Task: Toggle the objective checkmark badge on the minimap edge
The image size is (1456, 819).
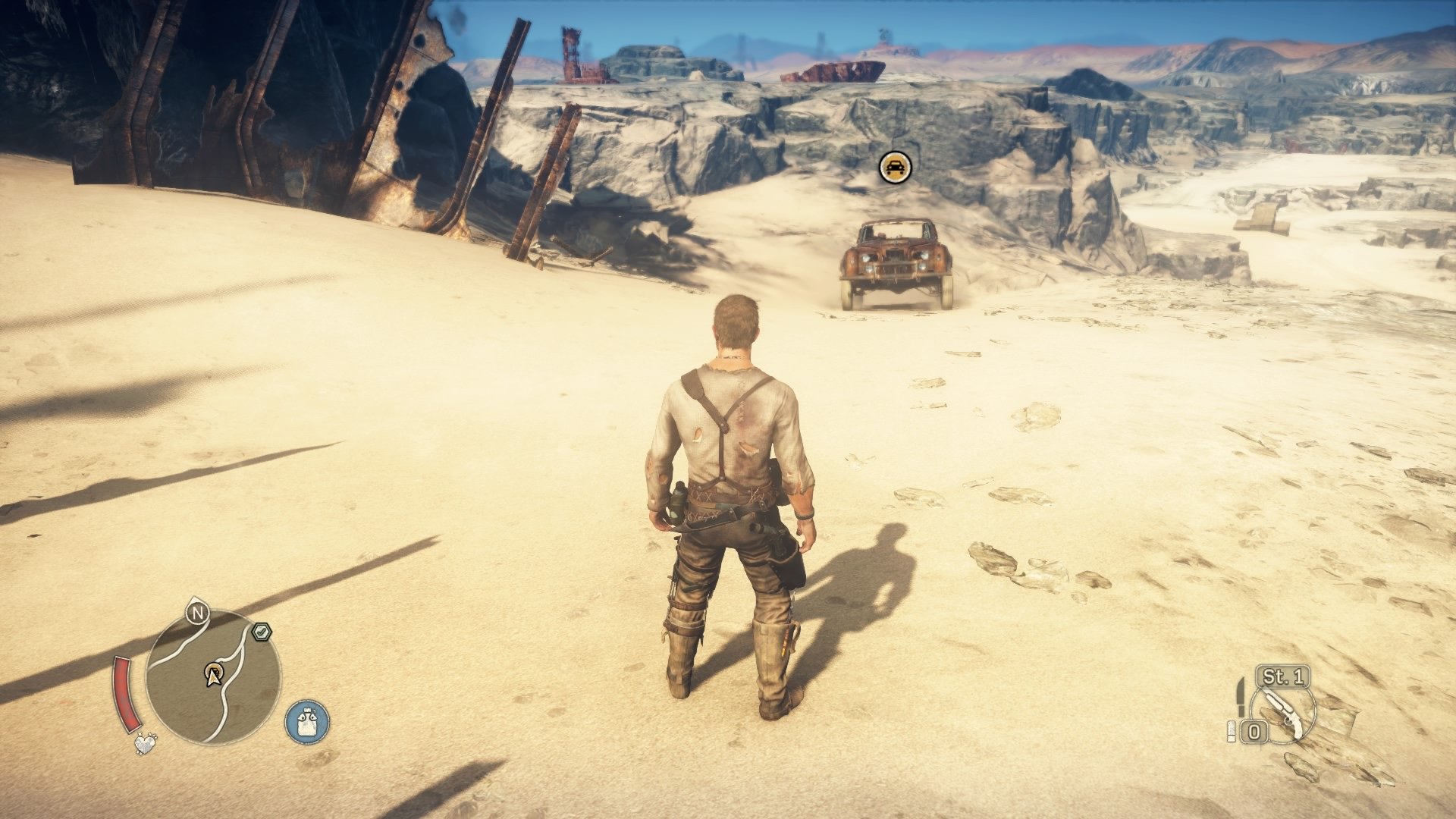Action: pyautogui.click(x=262, y=631)
